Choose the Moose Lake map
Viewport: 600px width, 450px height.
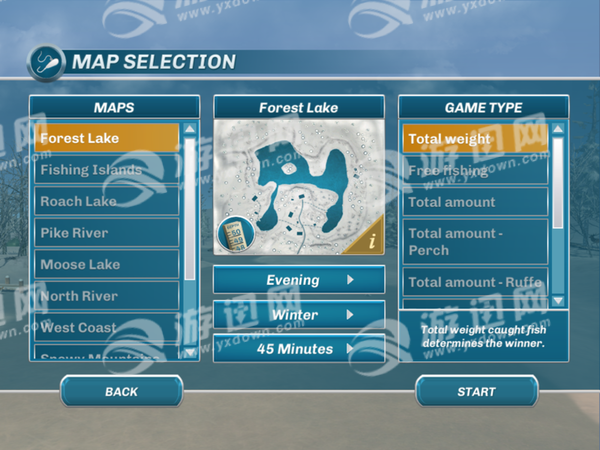[106, 264]
